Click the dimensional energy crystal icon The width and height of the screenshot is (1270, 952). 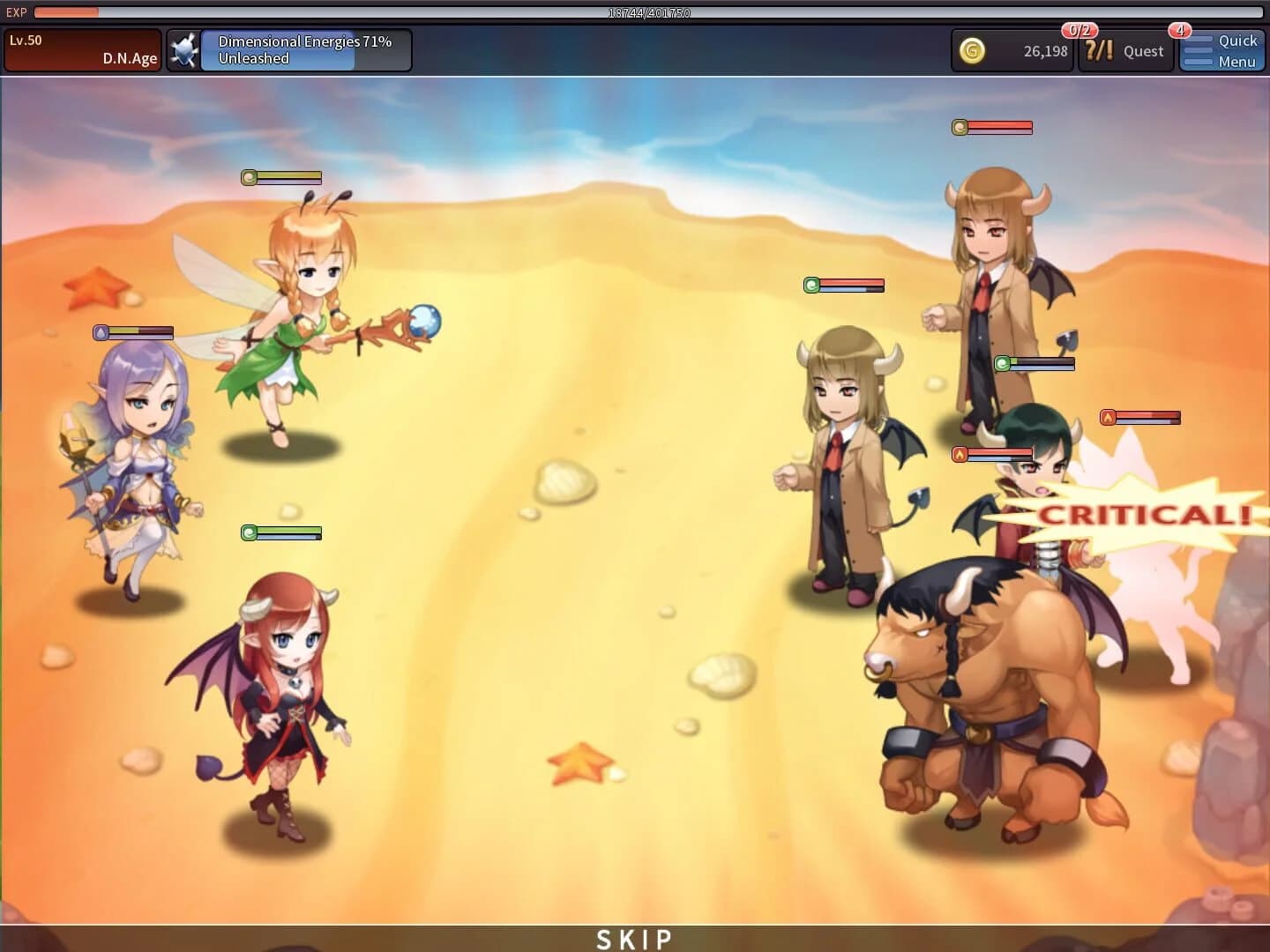[184, 49]
